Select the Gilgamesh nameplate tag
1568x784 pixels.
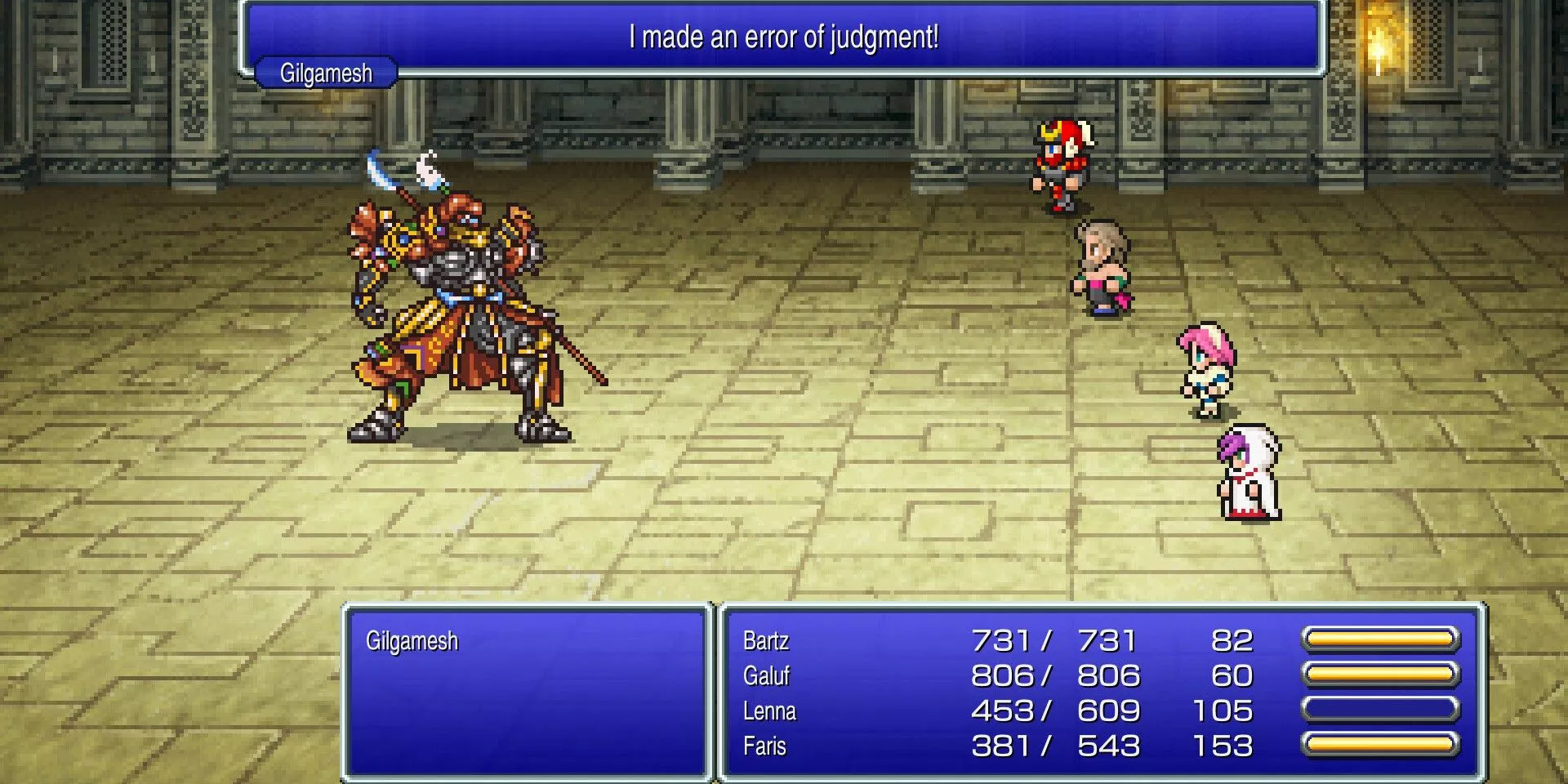click(x=323, y=73)
